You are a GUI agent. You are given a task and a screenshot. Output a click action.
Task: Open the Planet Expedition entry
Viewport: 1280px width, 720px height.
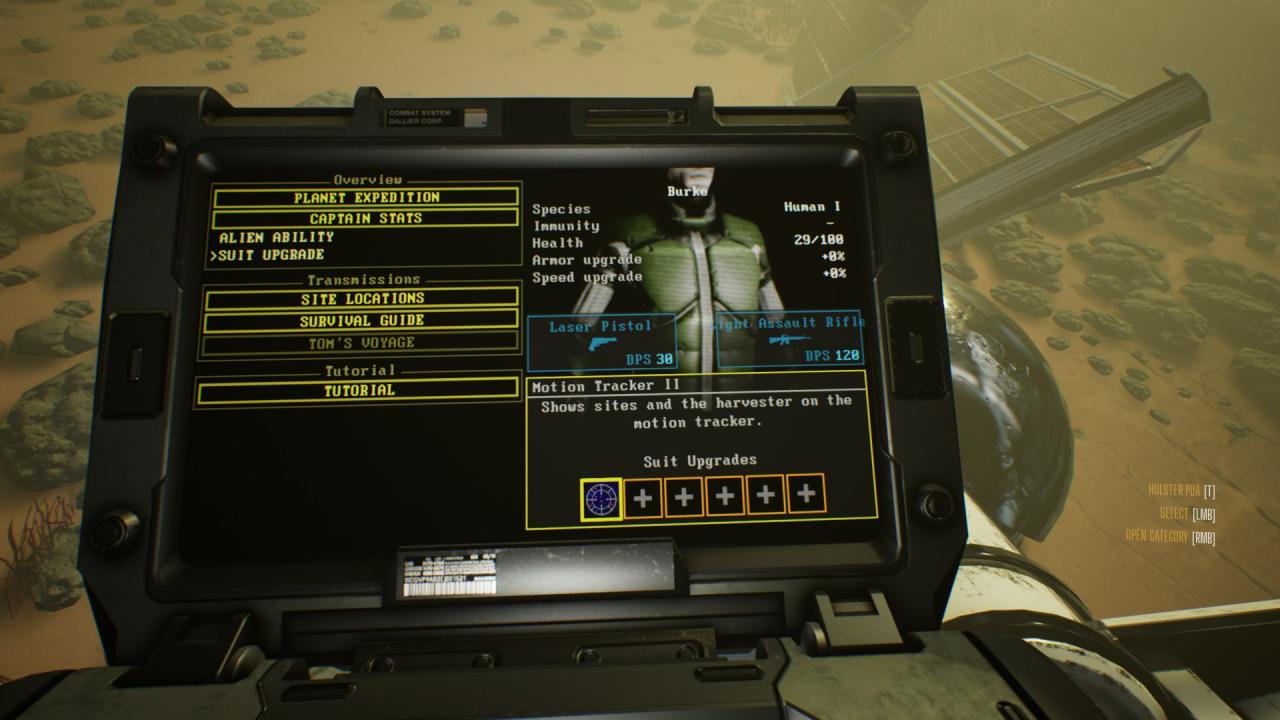366,197
